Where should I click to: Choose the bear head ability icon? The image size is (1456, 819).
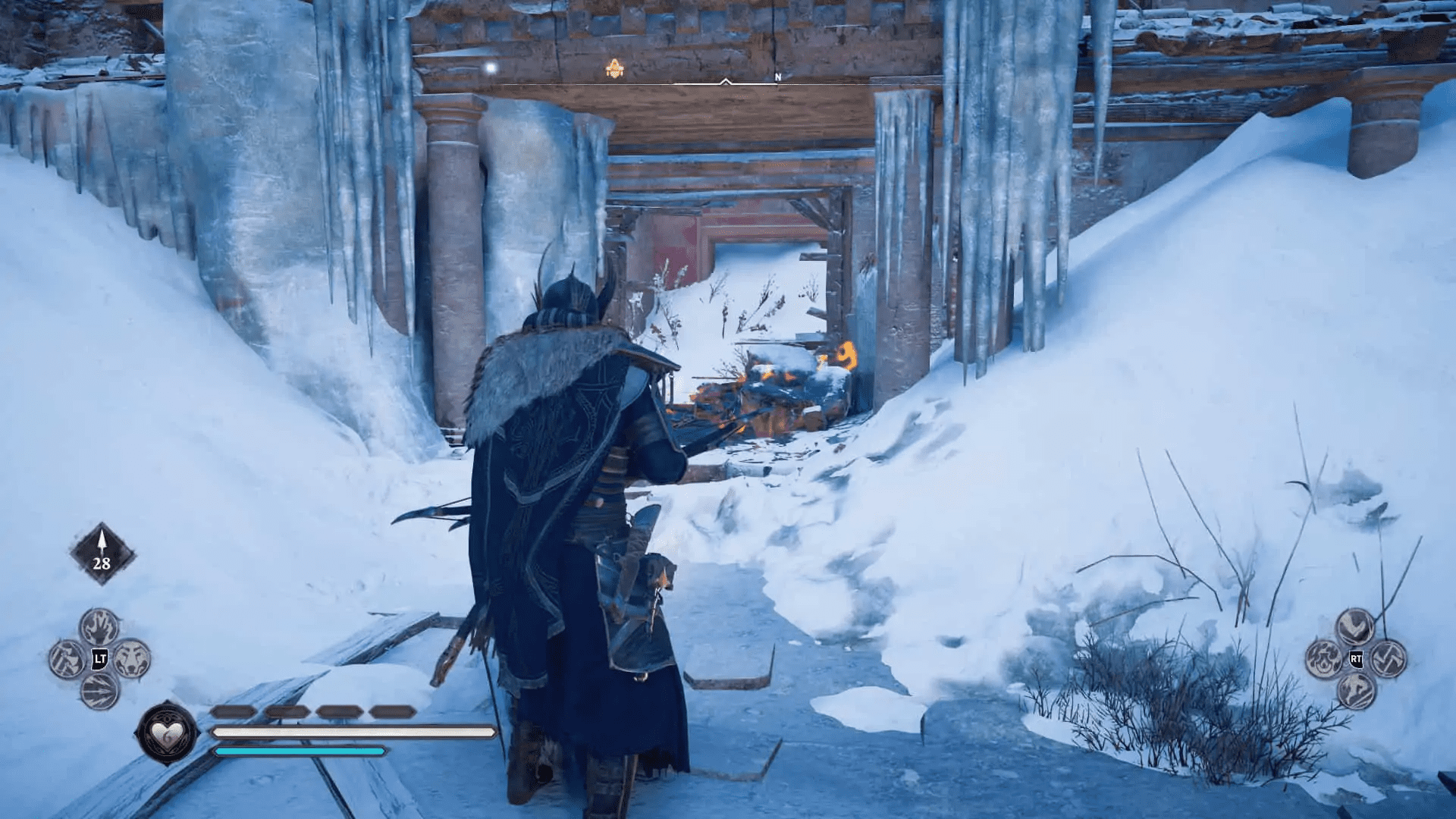tap(131, 659)
